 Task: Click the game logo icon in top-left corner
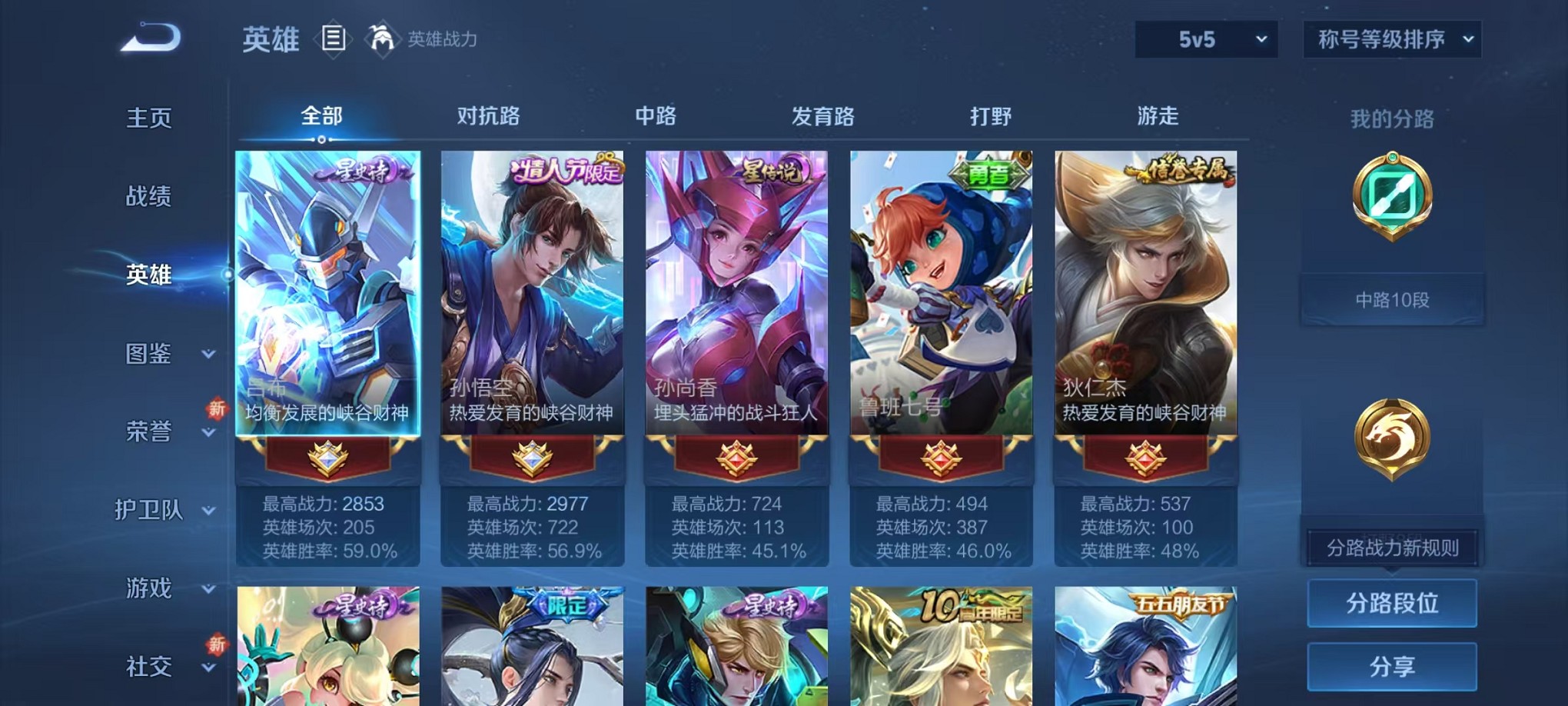[x=150, y=35]
